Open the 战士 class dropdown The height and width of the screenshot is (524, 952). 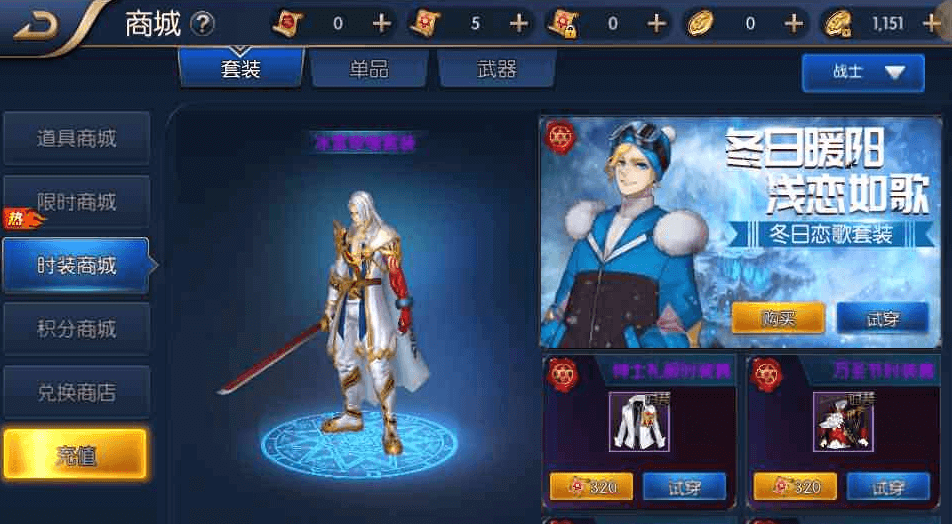click(x=862, y=72)
